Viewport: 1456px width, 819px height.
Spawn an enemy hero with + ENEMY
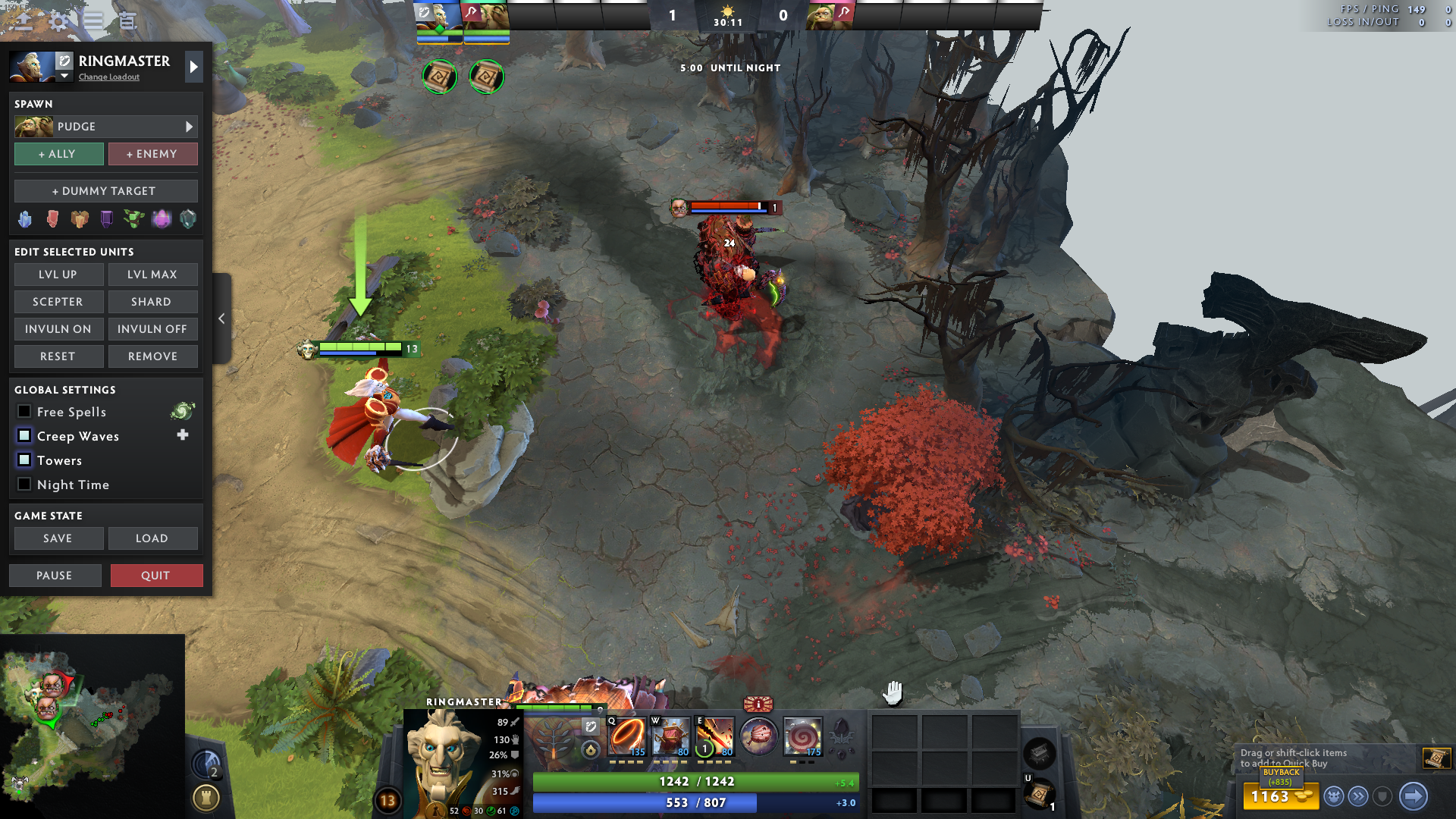click(152, 154)
